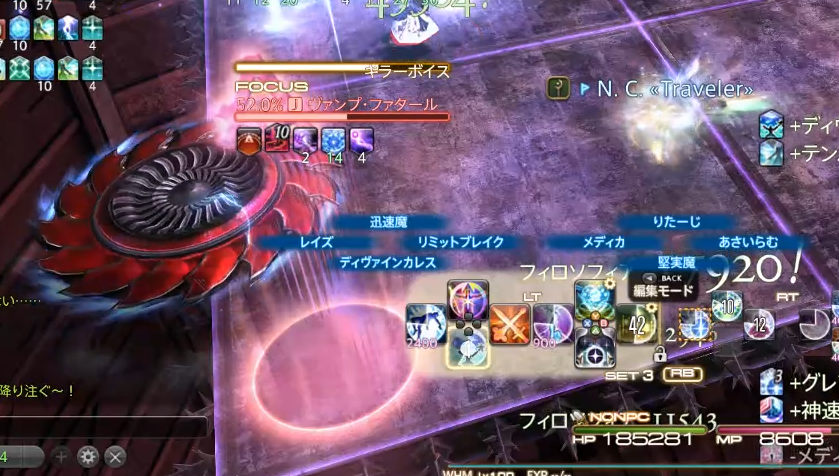Use the white staff ability on cross hotbar

click(x=467, y=347)
